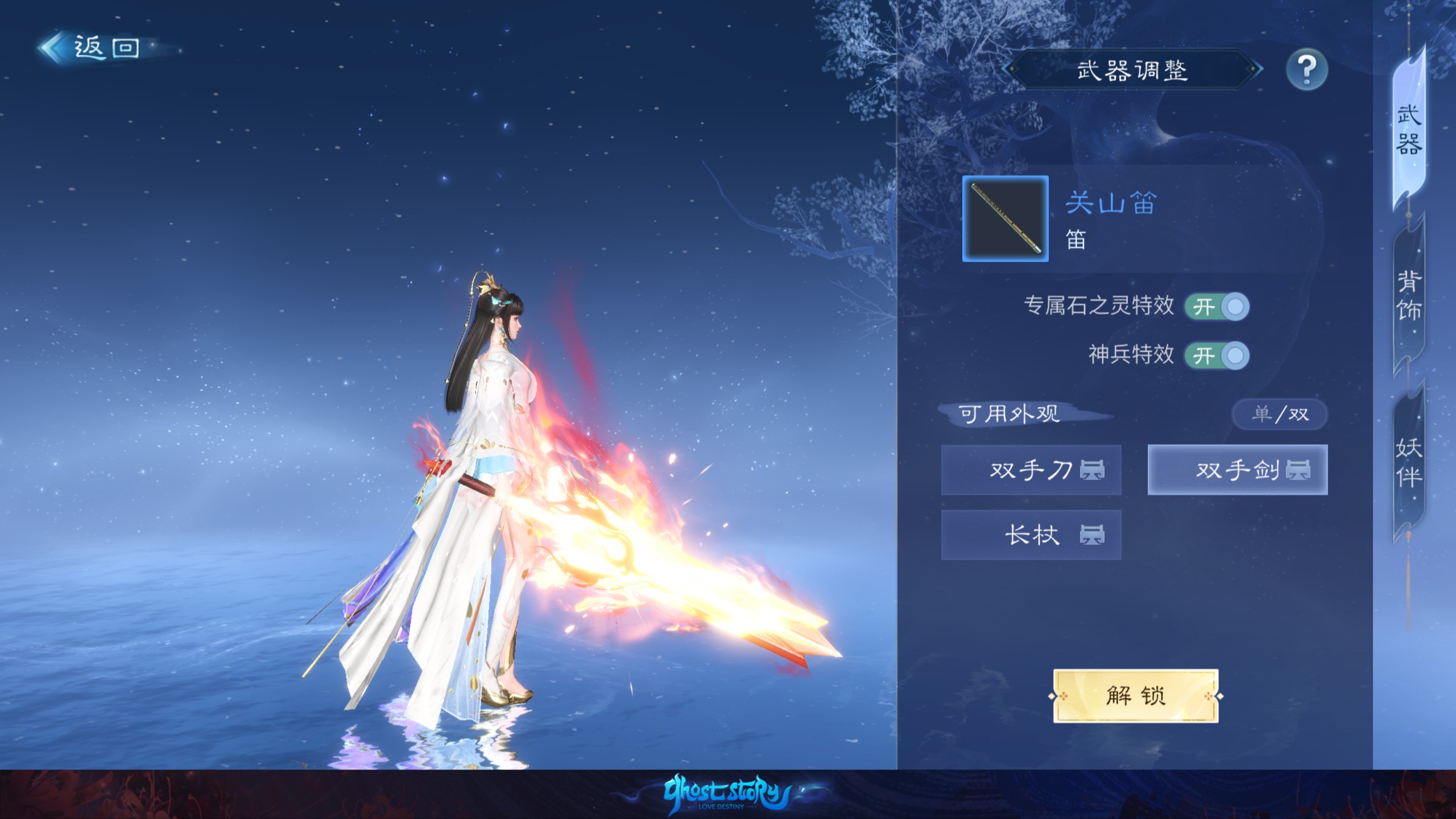Select the 关山笛 flute weapon slot

1005,219
